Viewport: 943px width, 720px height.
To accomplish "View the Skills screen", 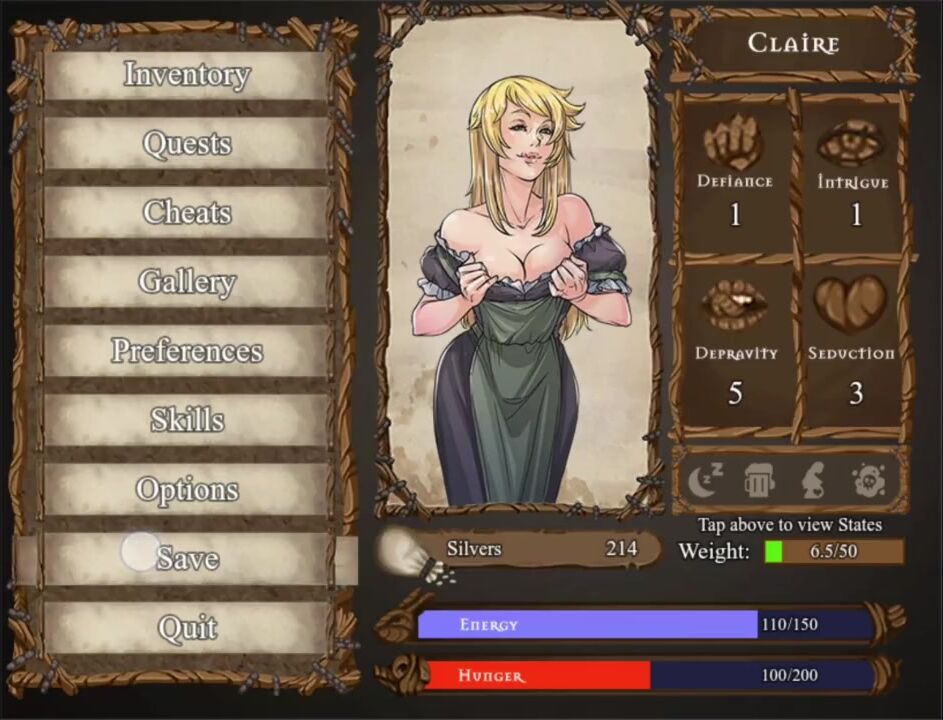I will coord(186,420).
